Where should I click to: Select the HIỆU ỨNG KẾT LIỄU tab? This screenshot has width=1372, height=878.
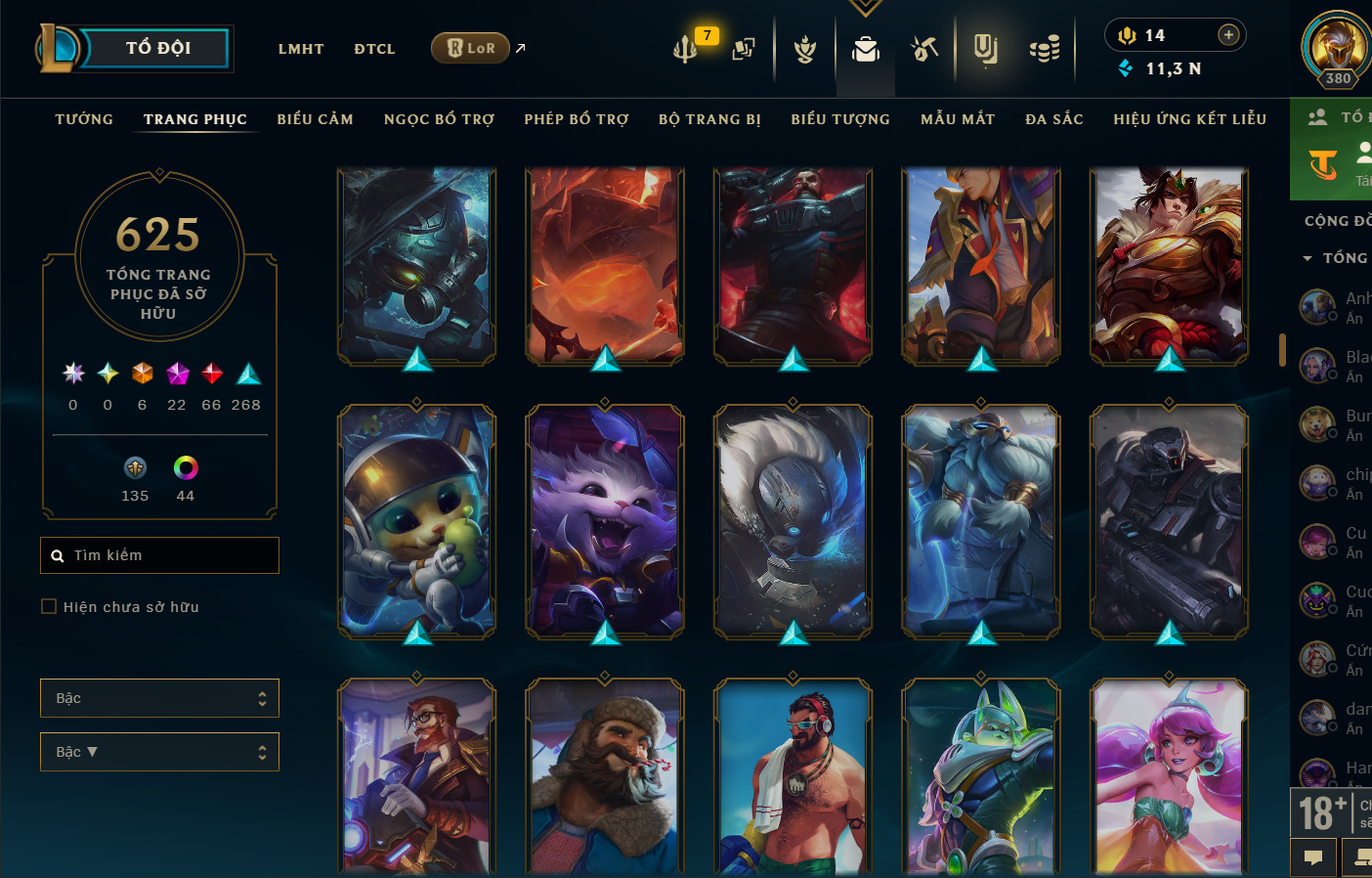point(1189,119)
